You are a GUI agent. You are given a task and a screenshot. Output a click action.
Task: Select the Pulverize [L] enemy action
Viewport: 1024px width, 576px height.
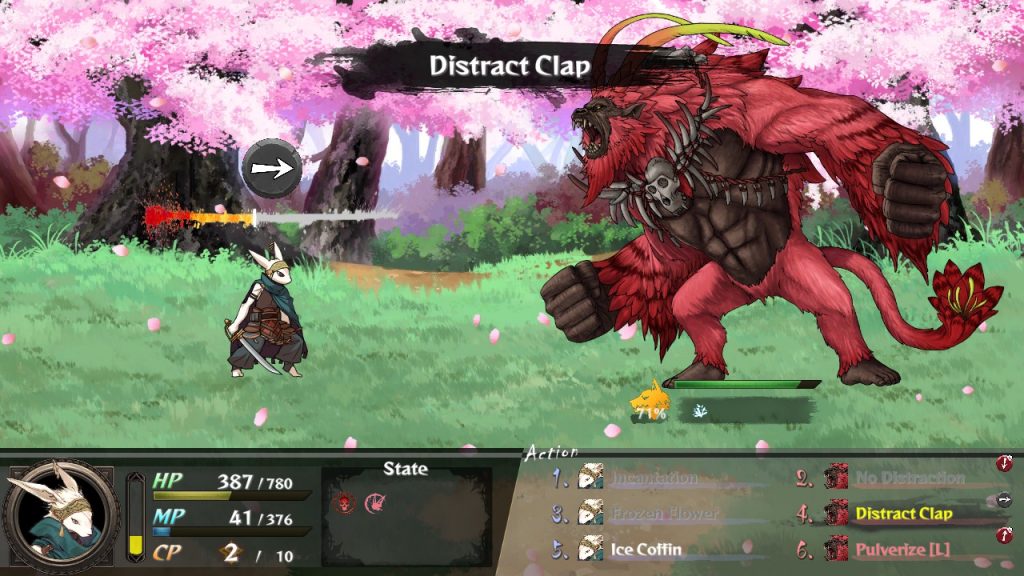point(904,549)
